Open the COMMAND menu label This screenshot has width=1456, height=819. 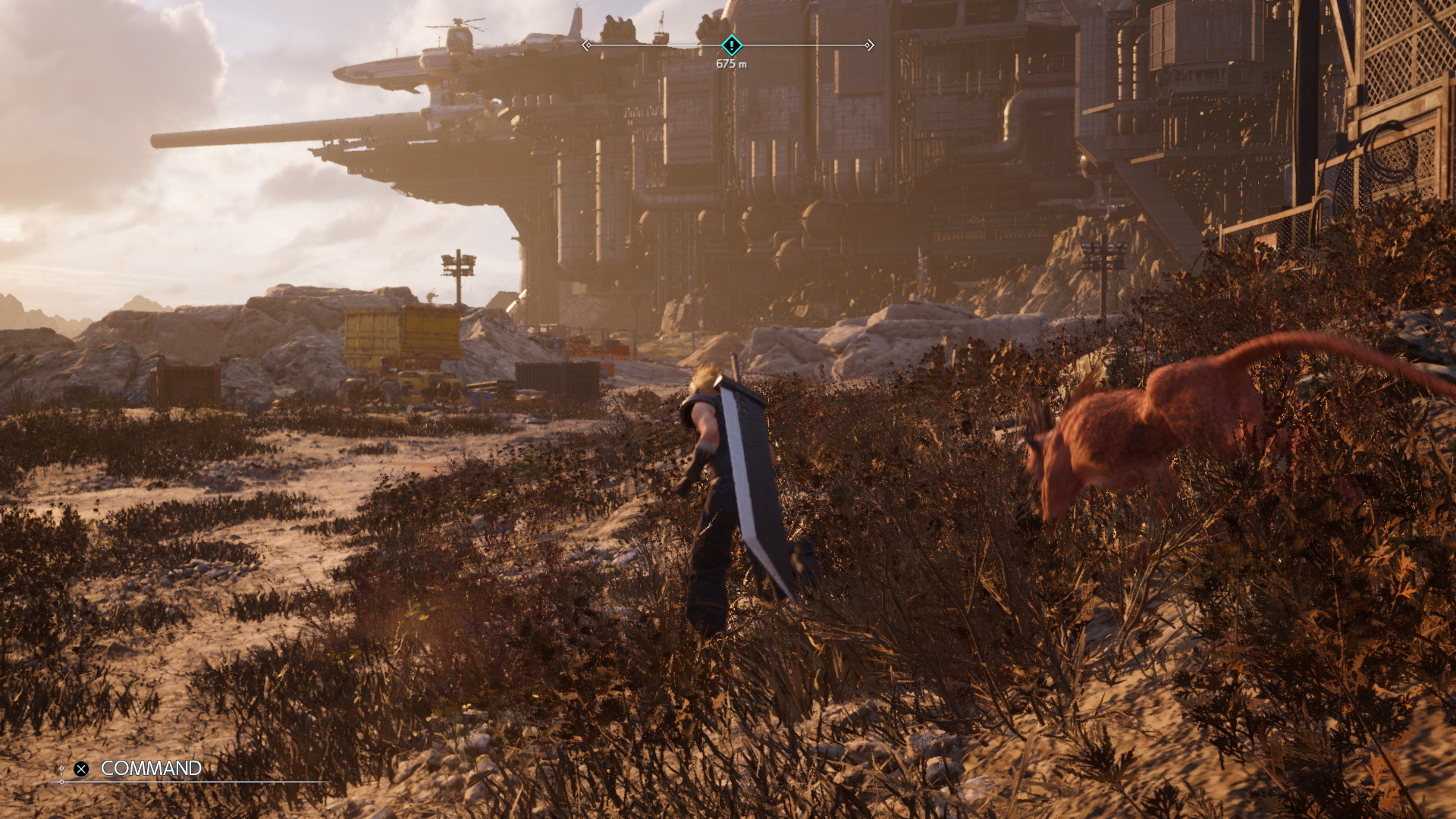151,768
